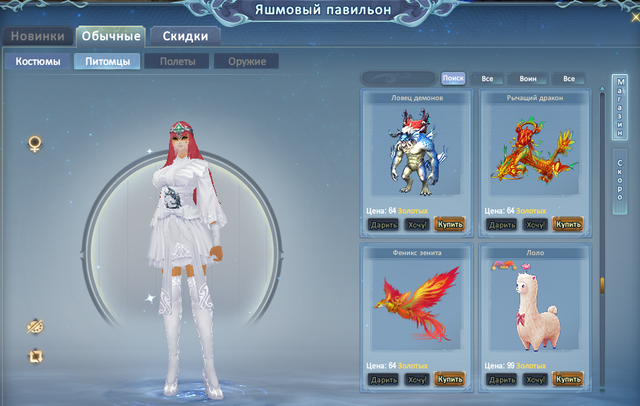Gift the Рычащий дракон pet
This screenshot has height=406, width=640.
tap(500, 225)
